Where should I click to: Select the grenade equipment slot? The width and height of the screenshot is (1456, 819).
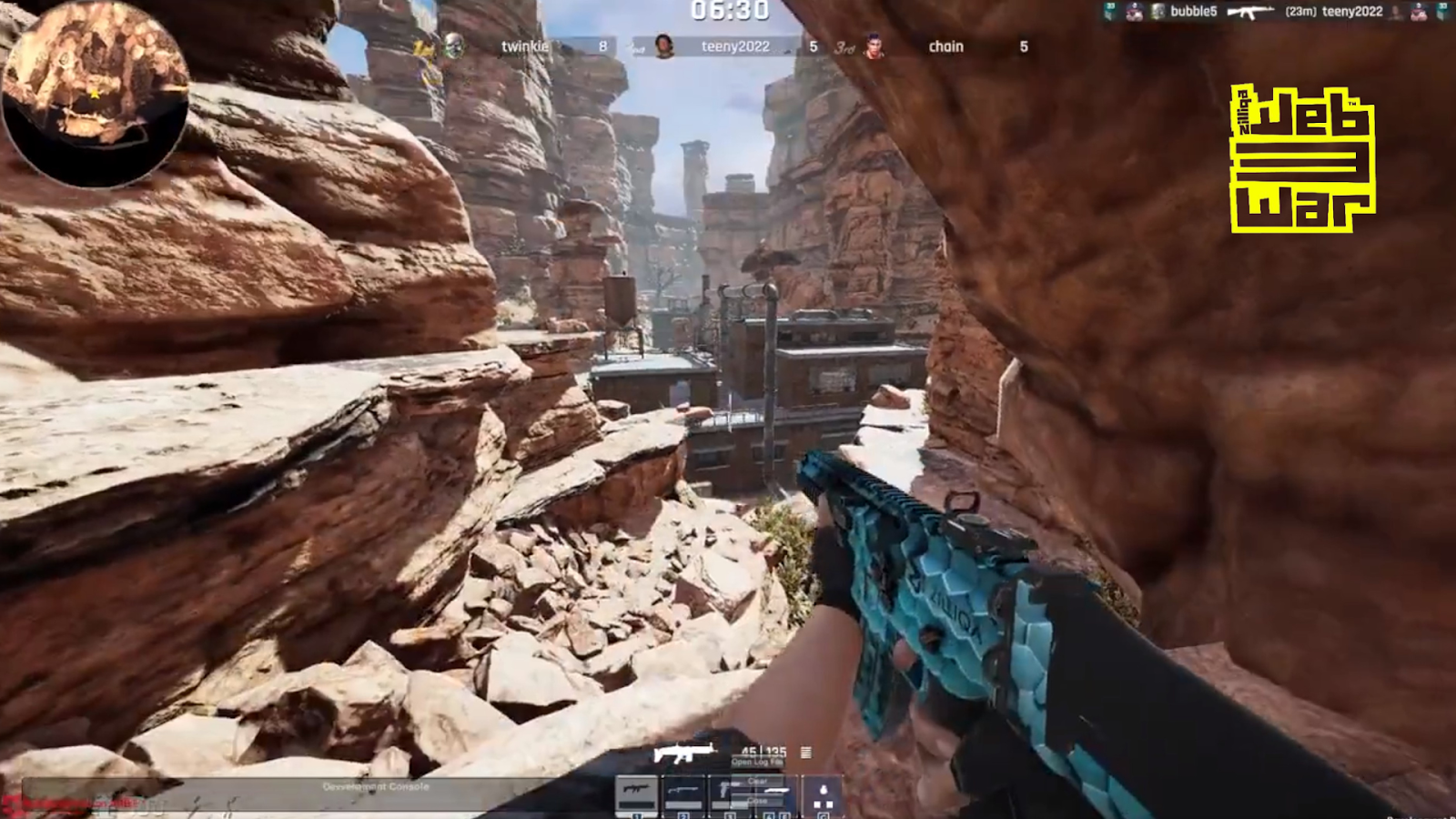pos(824,790)
